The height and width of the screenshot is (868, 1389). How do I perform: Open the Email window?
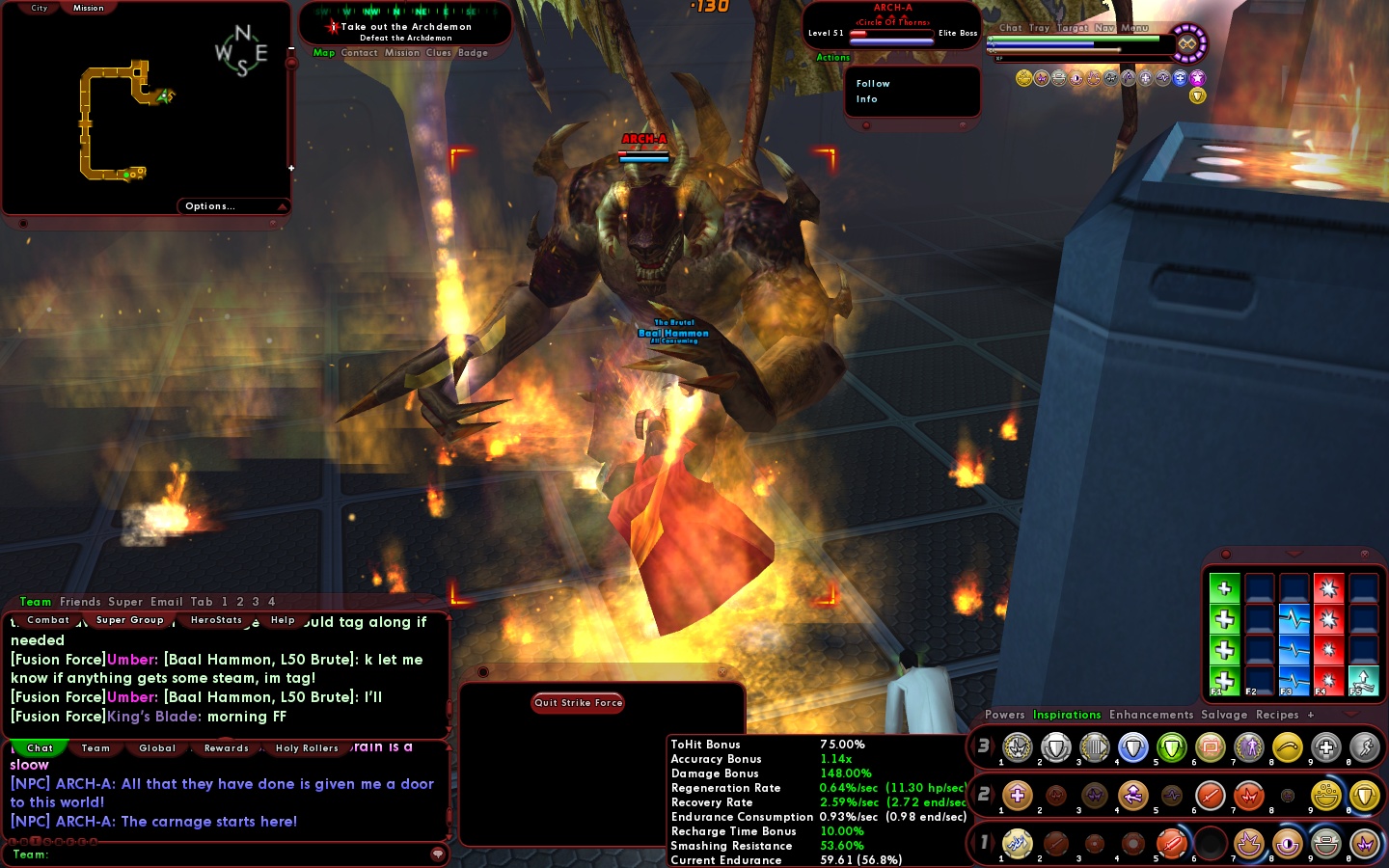pos(166,602)
